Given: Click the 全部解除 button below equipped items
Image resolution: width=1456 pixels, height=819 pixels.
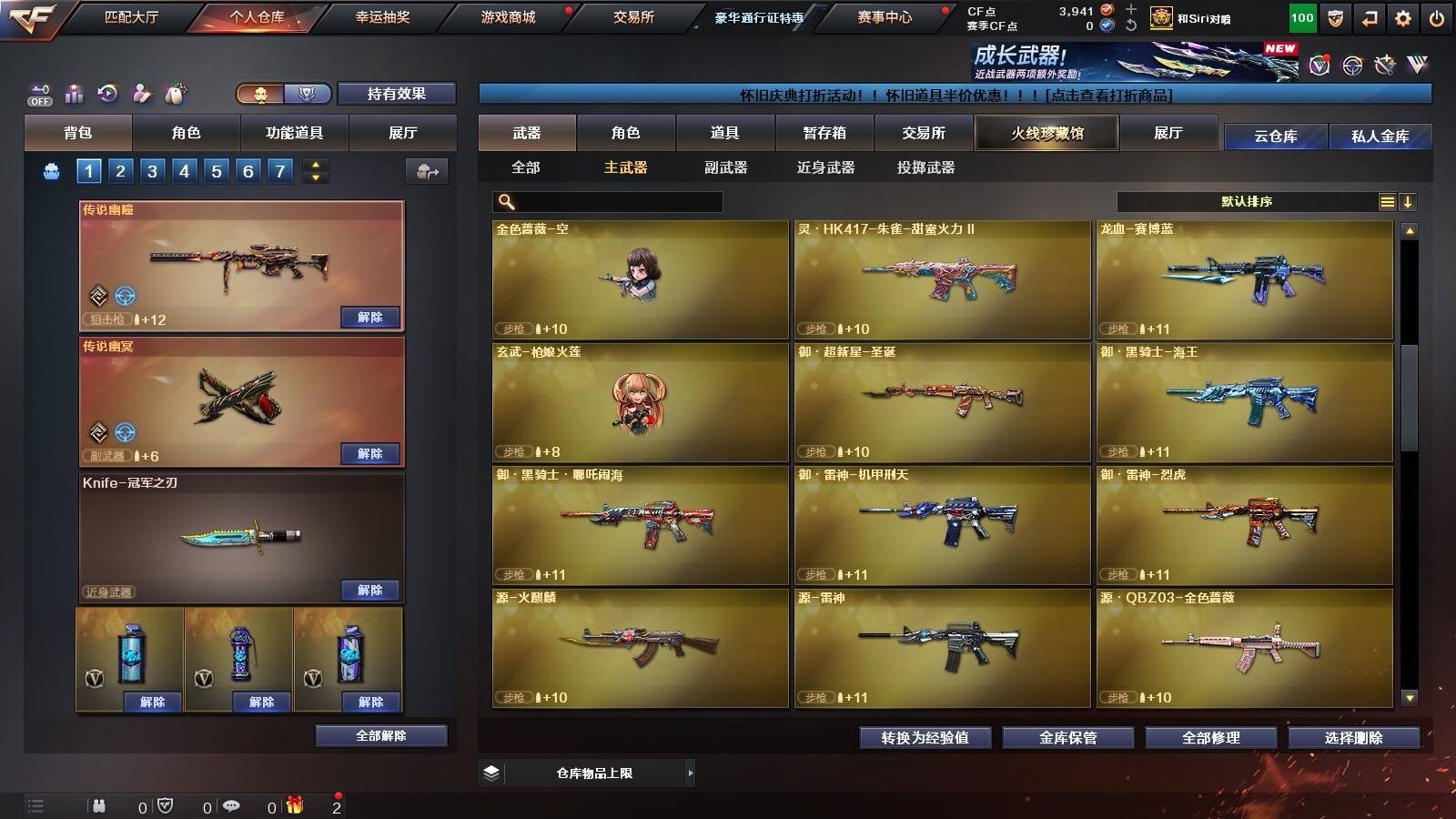Looking at the screenshot, I should 381,735.
